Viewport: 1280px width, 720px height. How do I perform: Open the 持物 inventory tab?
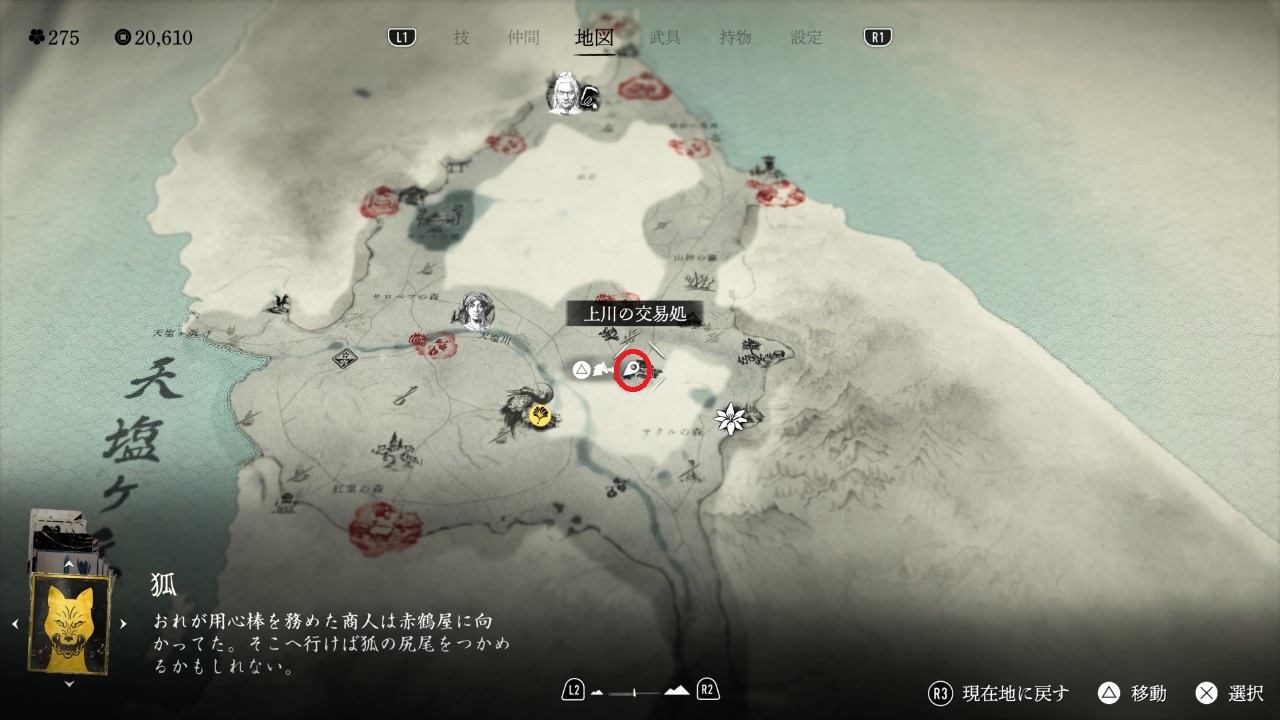pyautogui.click(x=735, y=38)
